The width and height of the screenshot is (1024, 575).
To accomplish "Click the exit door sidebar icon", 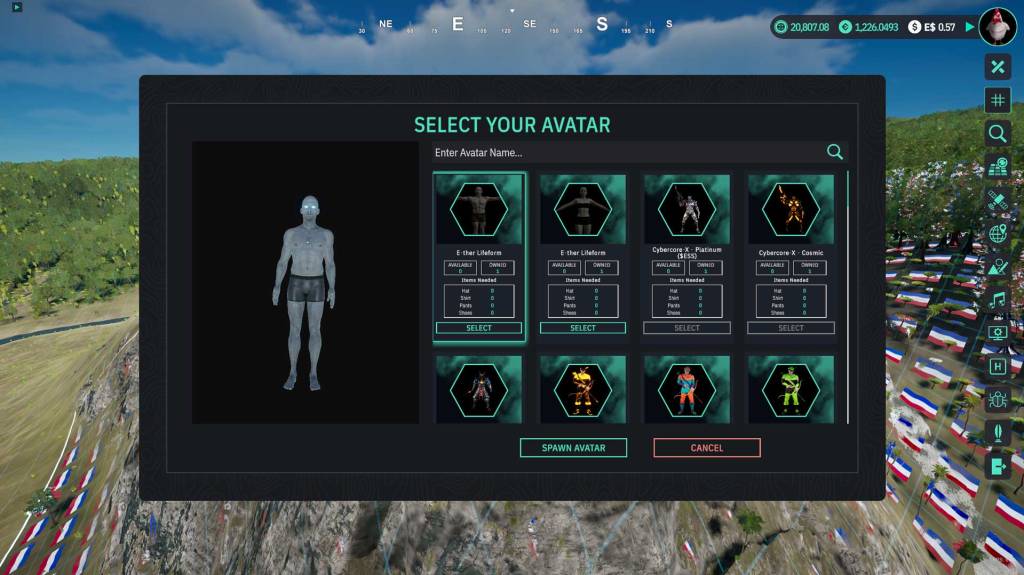I will point(997,466).
